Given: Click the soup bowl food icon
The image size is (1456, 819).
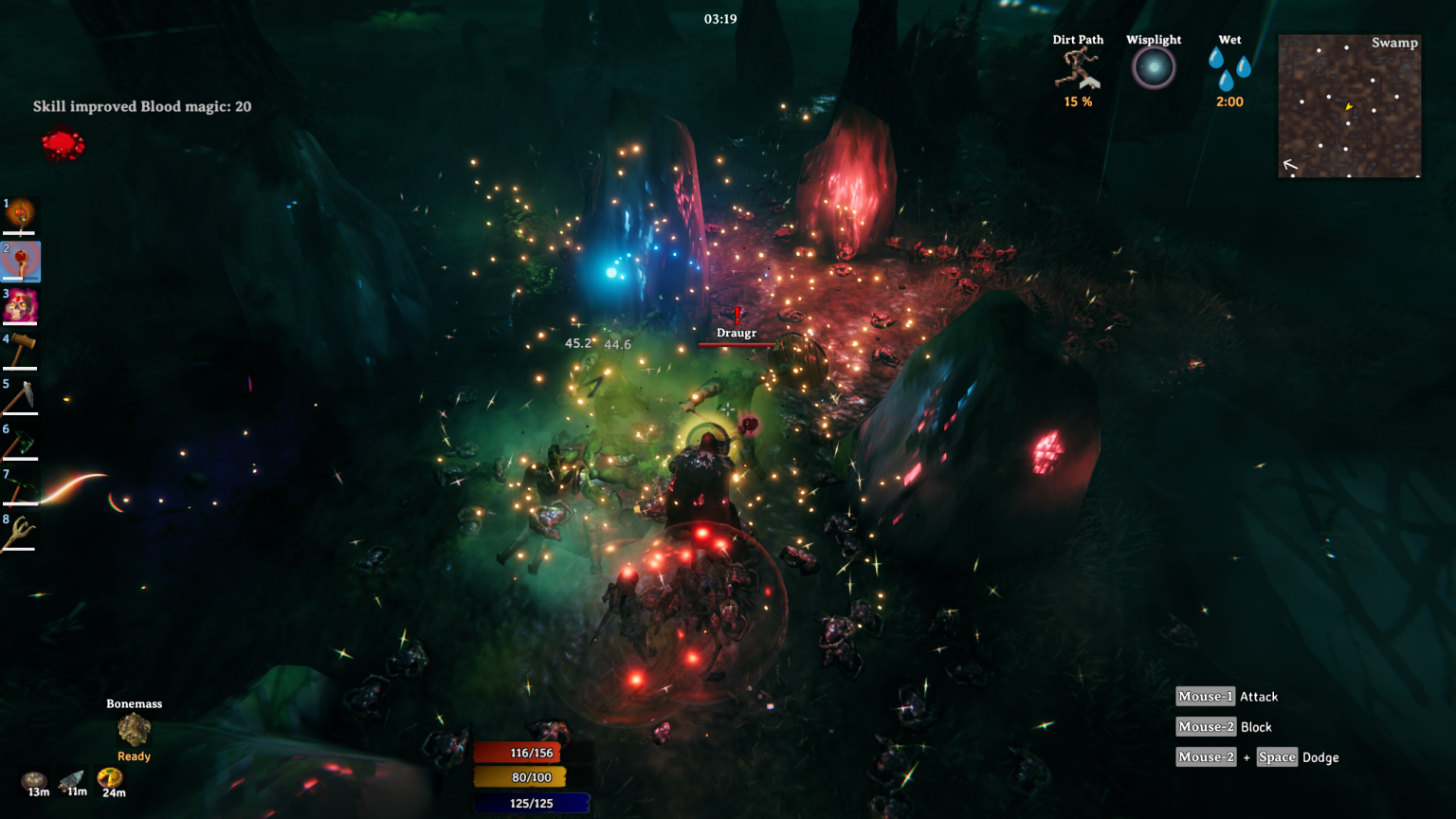Looking at the screenshot, I should (x=35, y=781).
